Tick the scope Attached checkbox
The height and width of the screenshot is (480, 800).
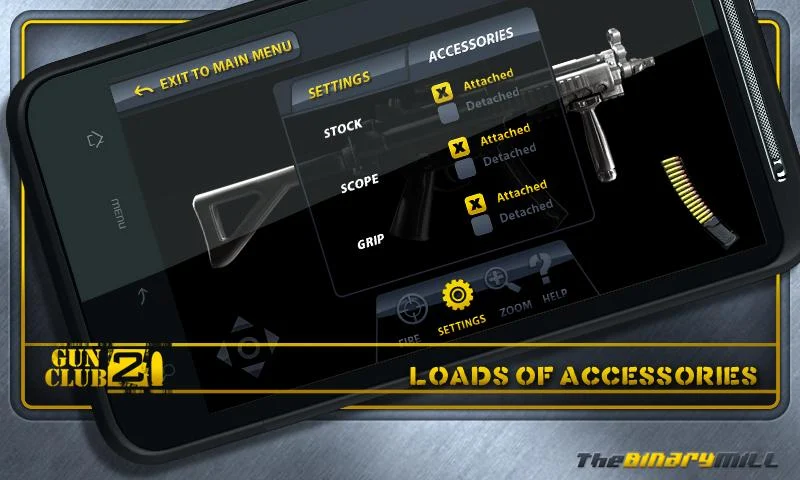coord(458,149)
